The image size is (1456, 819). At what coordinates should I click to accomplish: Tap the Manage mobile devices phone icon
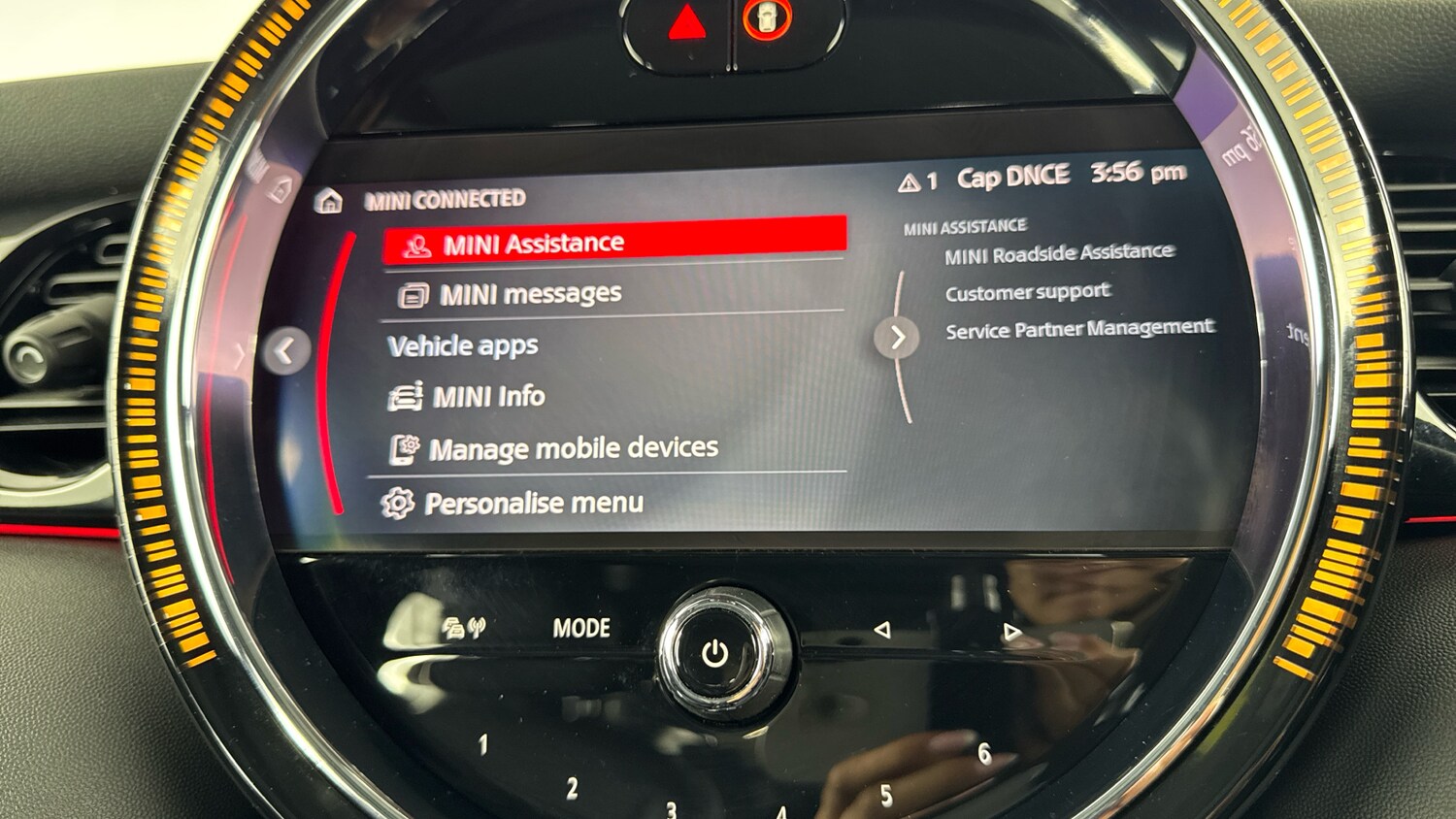(x=406, y=447)
